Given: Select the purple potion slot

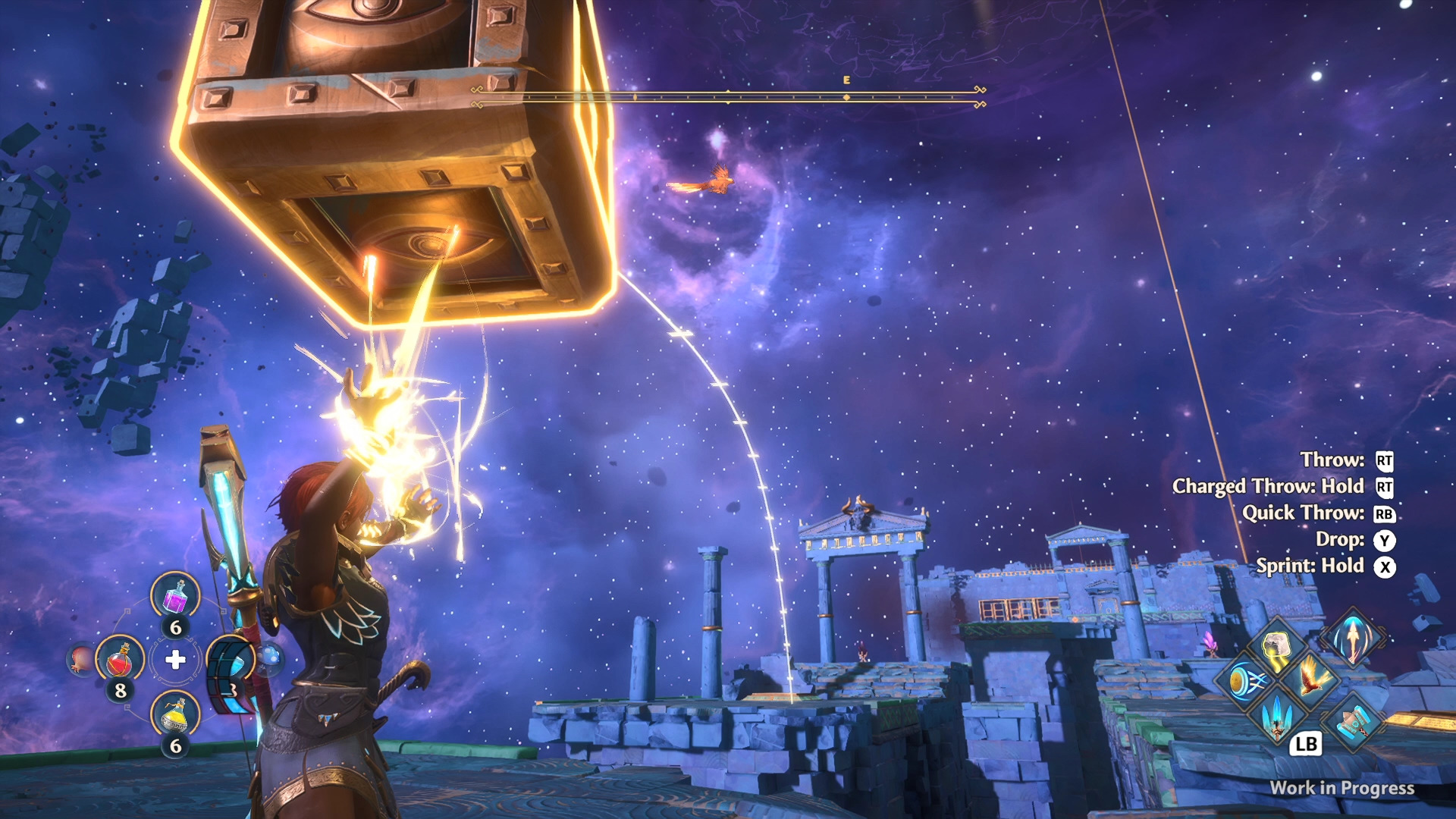Looking at the screenshot, I should tap(175, 595).
